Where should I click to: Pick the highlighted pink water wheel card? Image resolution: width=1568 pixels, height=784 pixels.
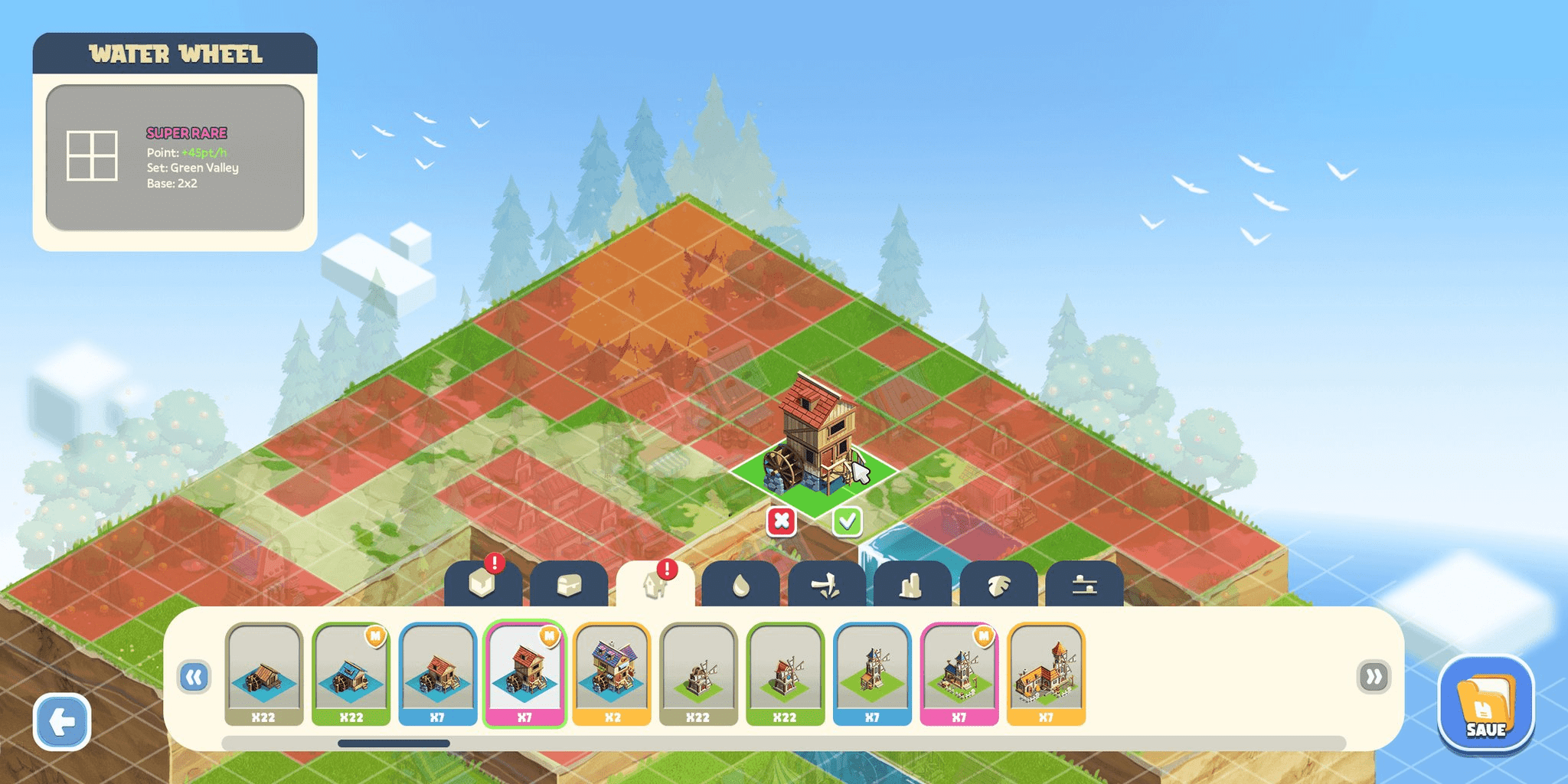[524, 674]
